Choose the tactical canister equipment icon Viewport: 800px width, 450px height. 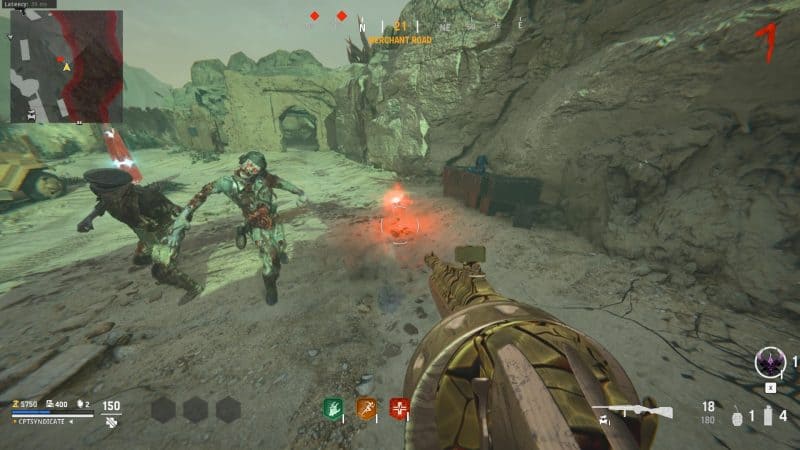[768, 416]
